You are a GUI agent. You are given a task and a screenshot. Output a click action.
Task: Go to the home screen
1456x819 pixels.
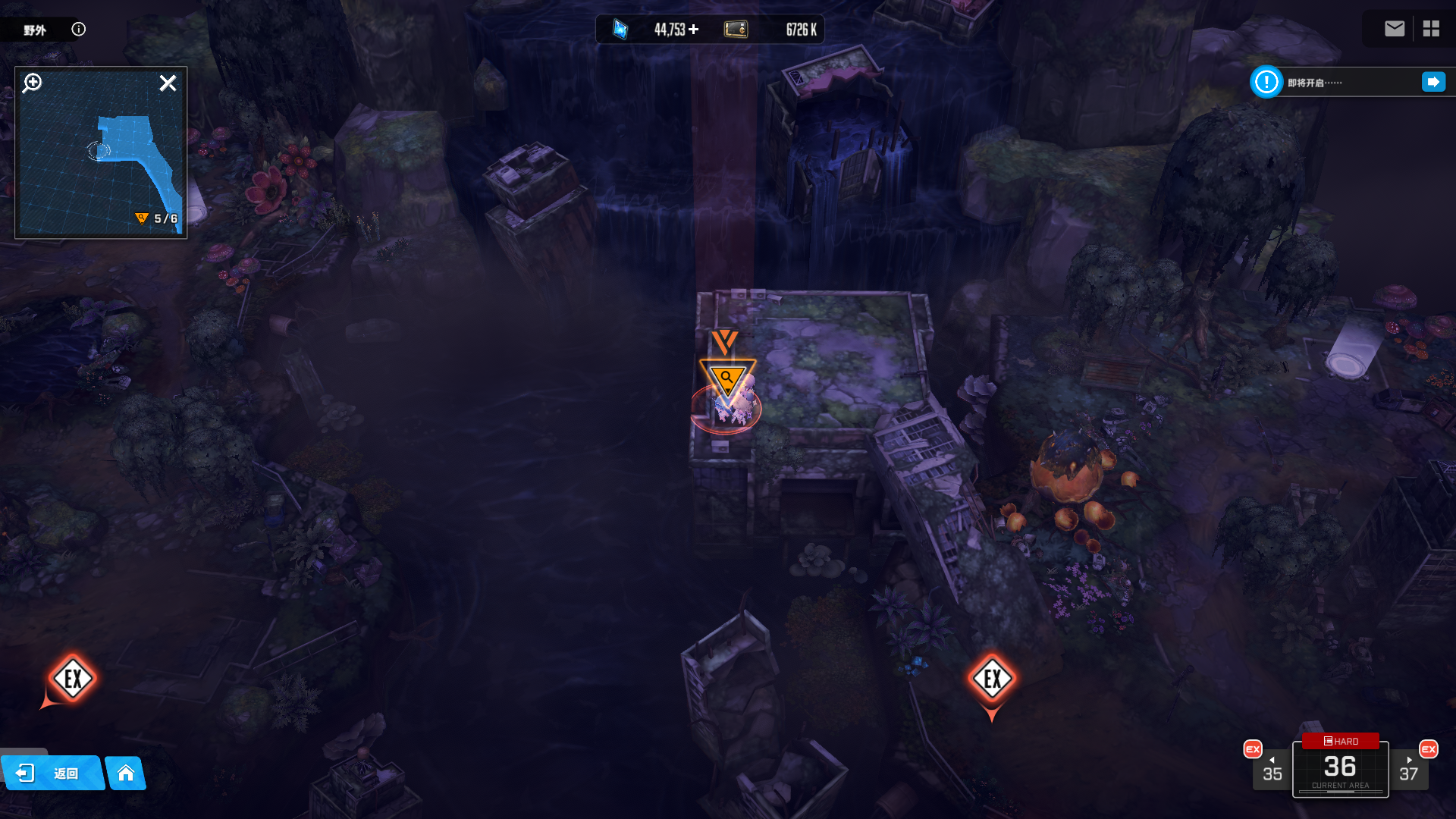126,773
